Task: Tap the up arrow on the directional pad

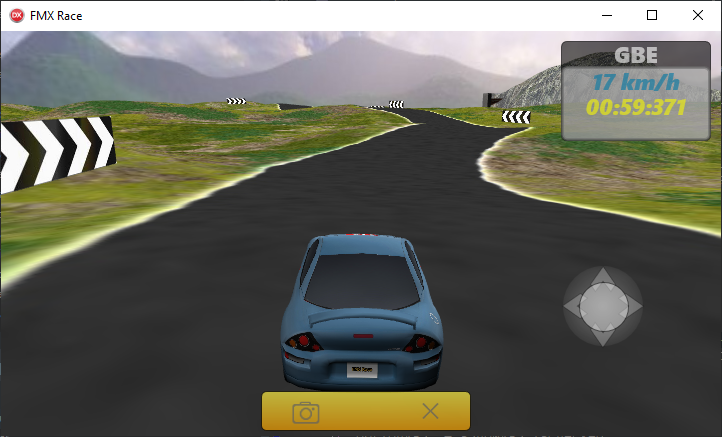Action: coord(602,276)
